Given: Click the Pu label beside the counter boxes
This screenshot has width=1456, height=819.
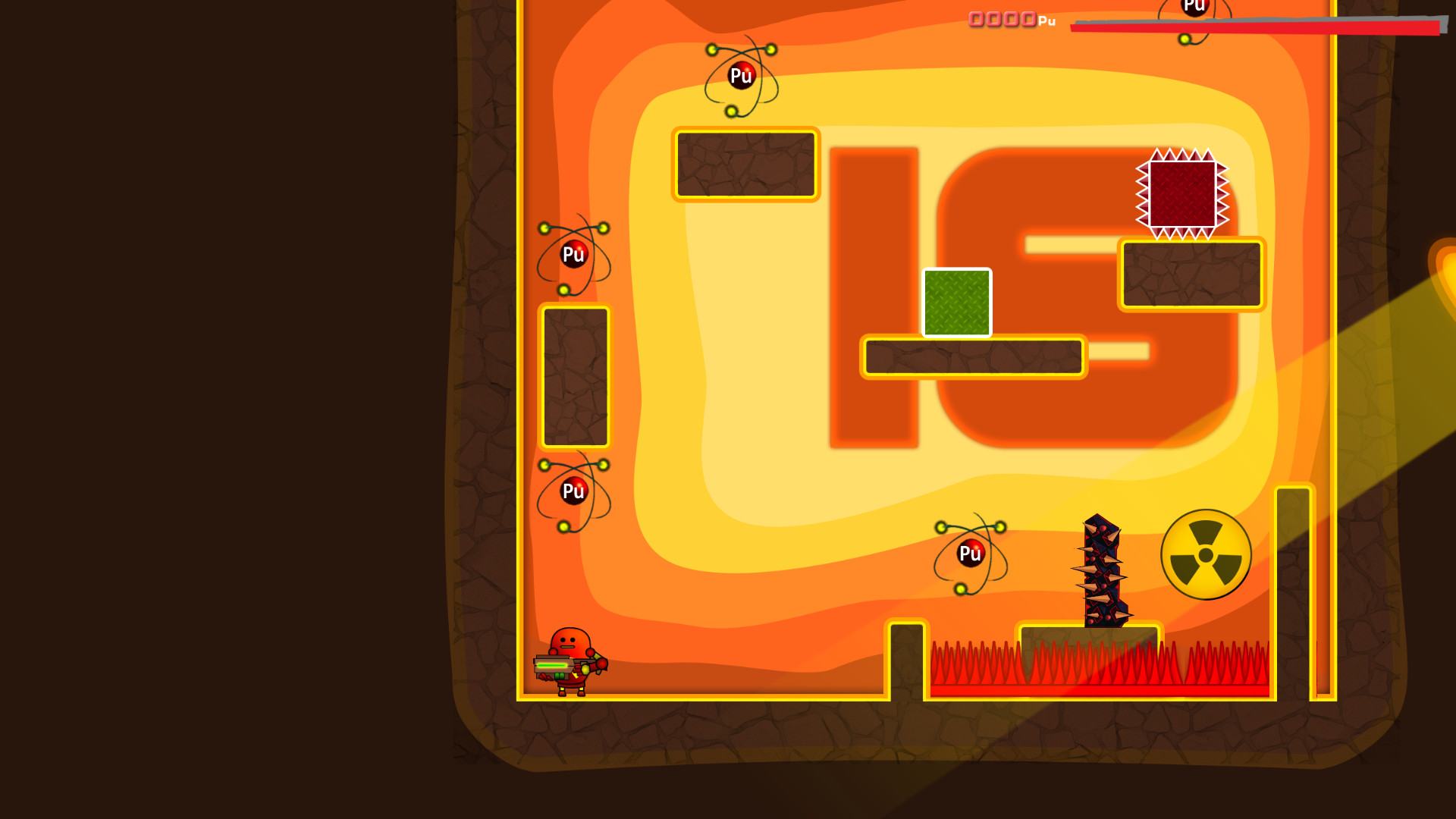Looking at the screenshot, I should tap(1046, 22).
